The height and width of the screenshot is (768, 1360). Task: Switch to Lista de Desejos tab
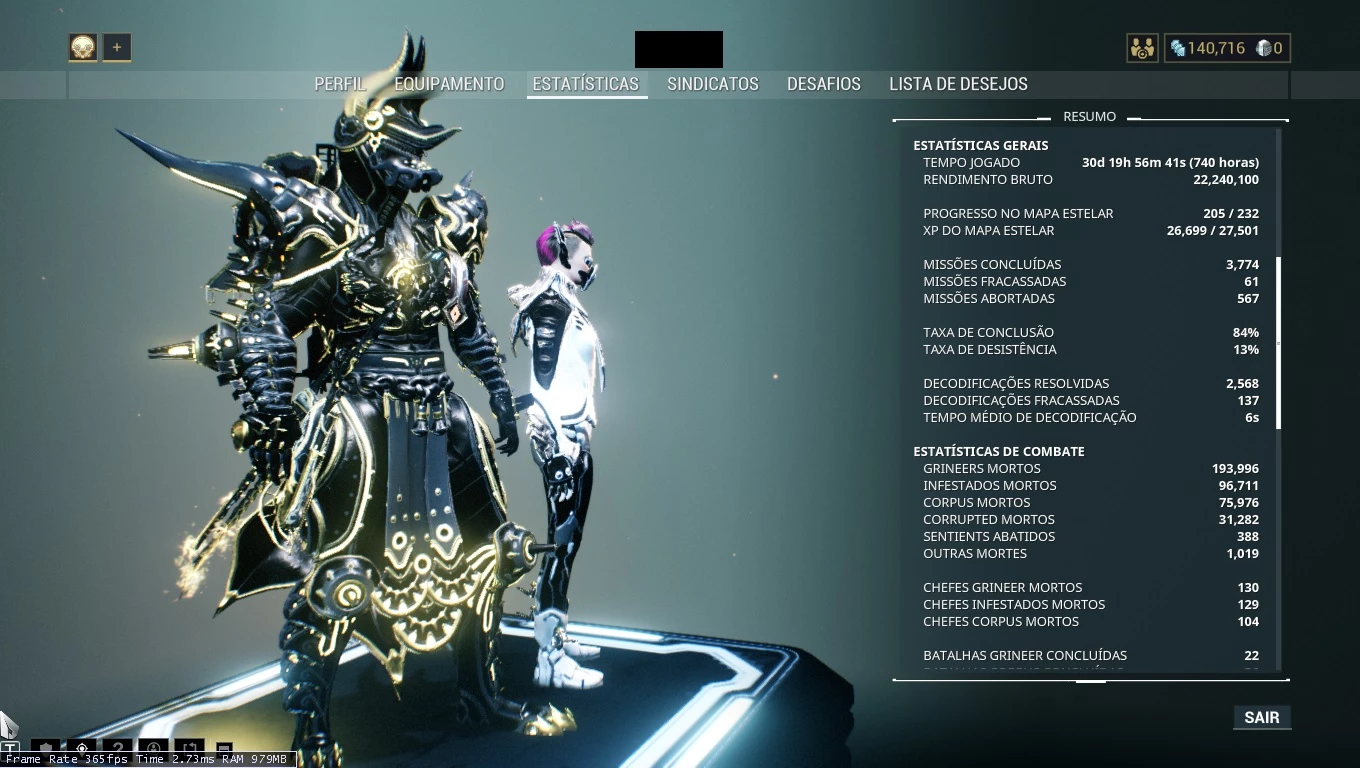(x=958, y=84)
